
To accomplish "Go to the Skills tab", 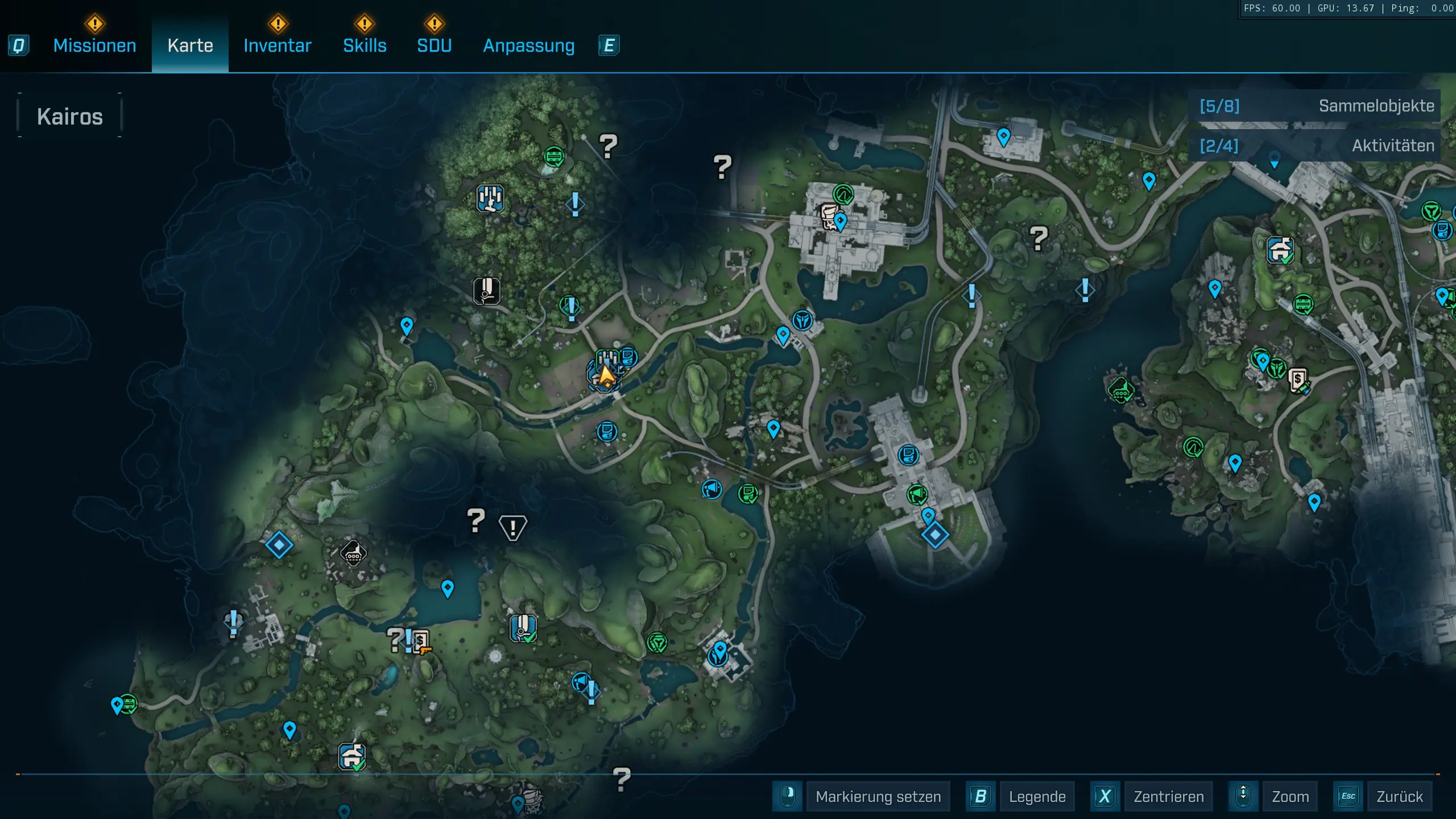I will (365, 45).
